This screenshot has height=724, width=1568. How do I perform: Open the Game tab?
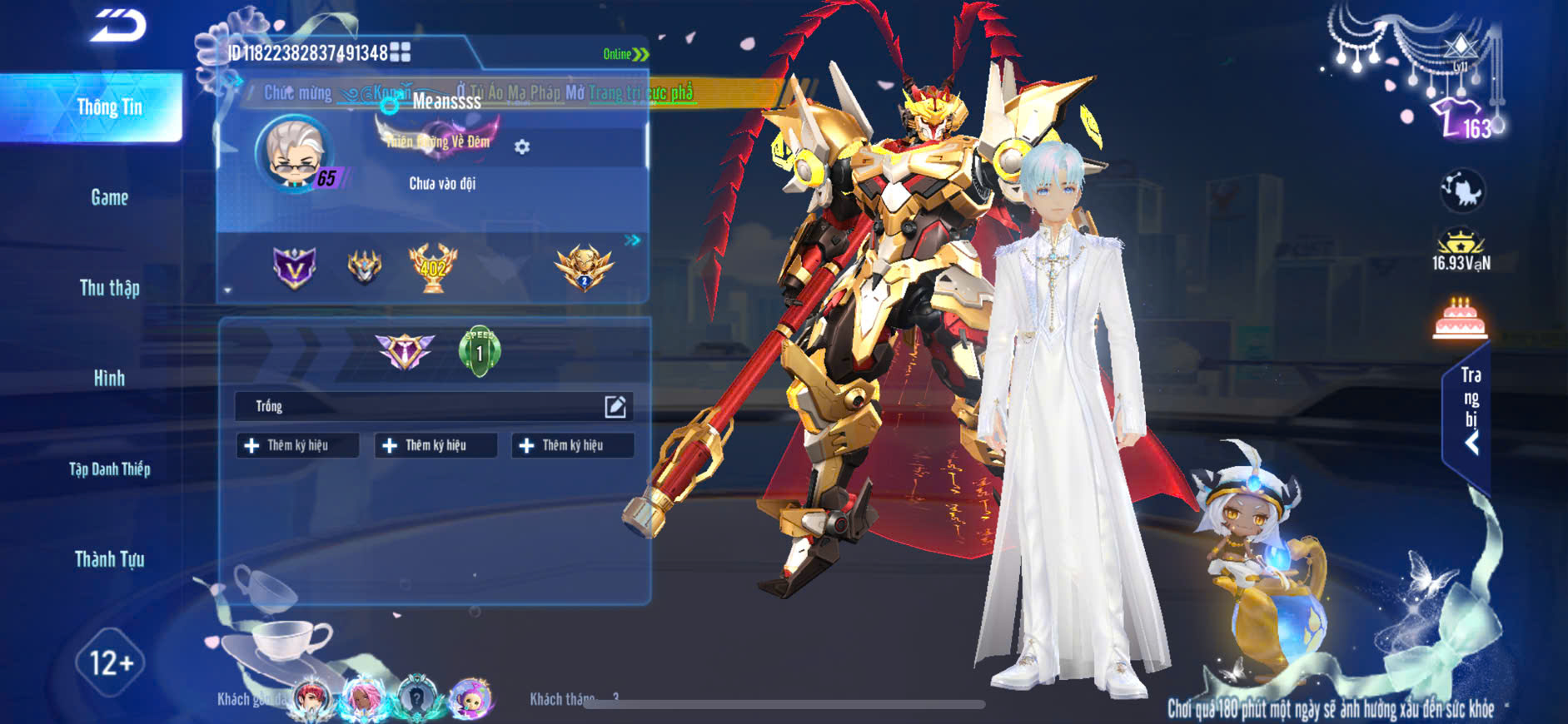click(109, 198)
